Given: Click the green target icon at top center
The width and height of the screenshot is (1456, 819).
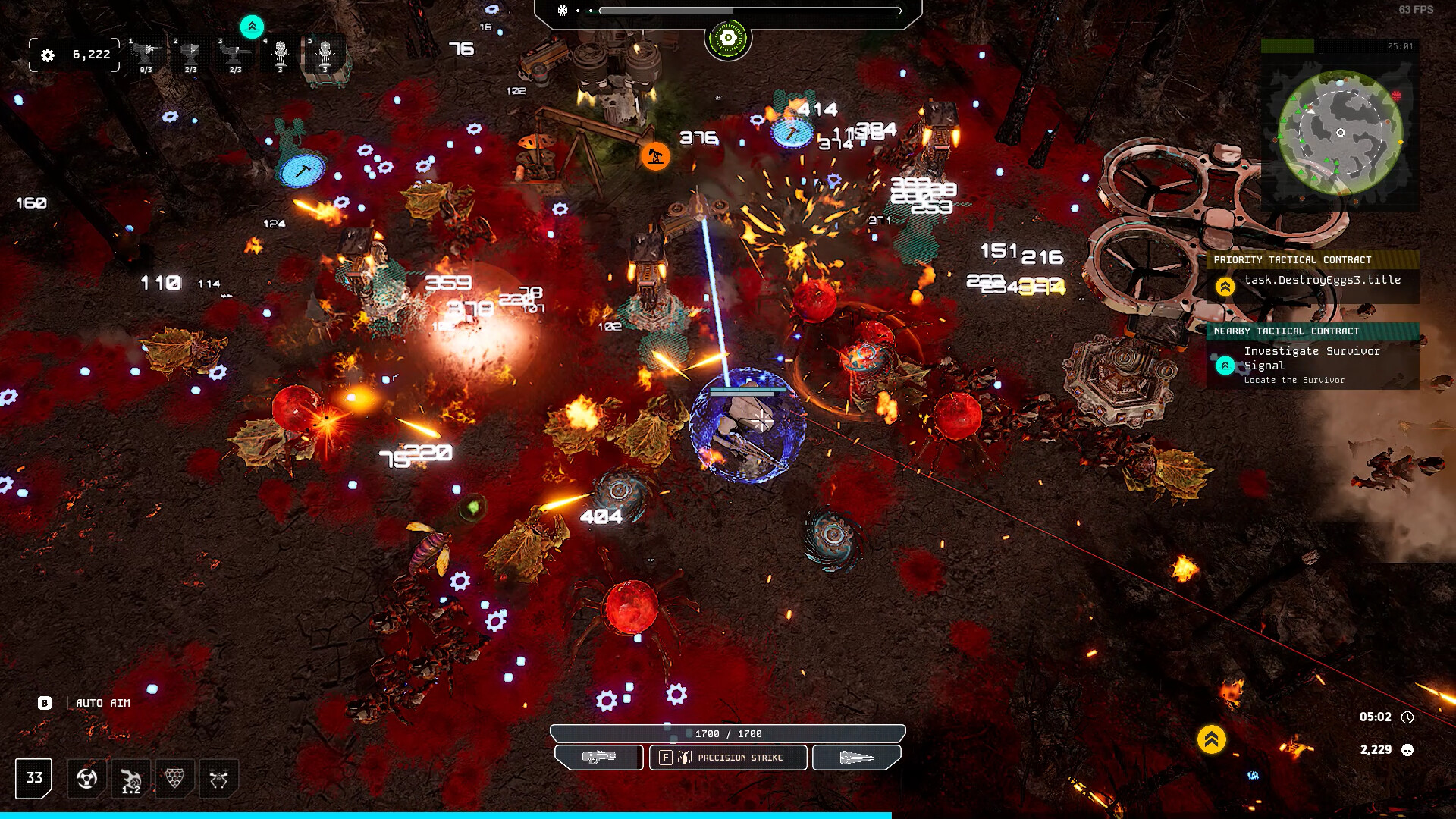Looking at the screenshot, I should pyautogui.click(x=728, y=38).
